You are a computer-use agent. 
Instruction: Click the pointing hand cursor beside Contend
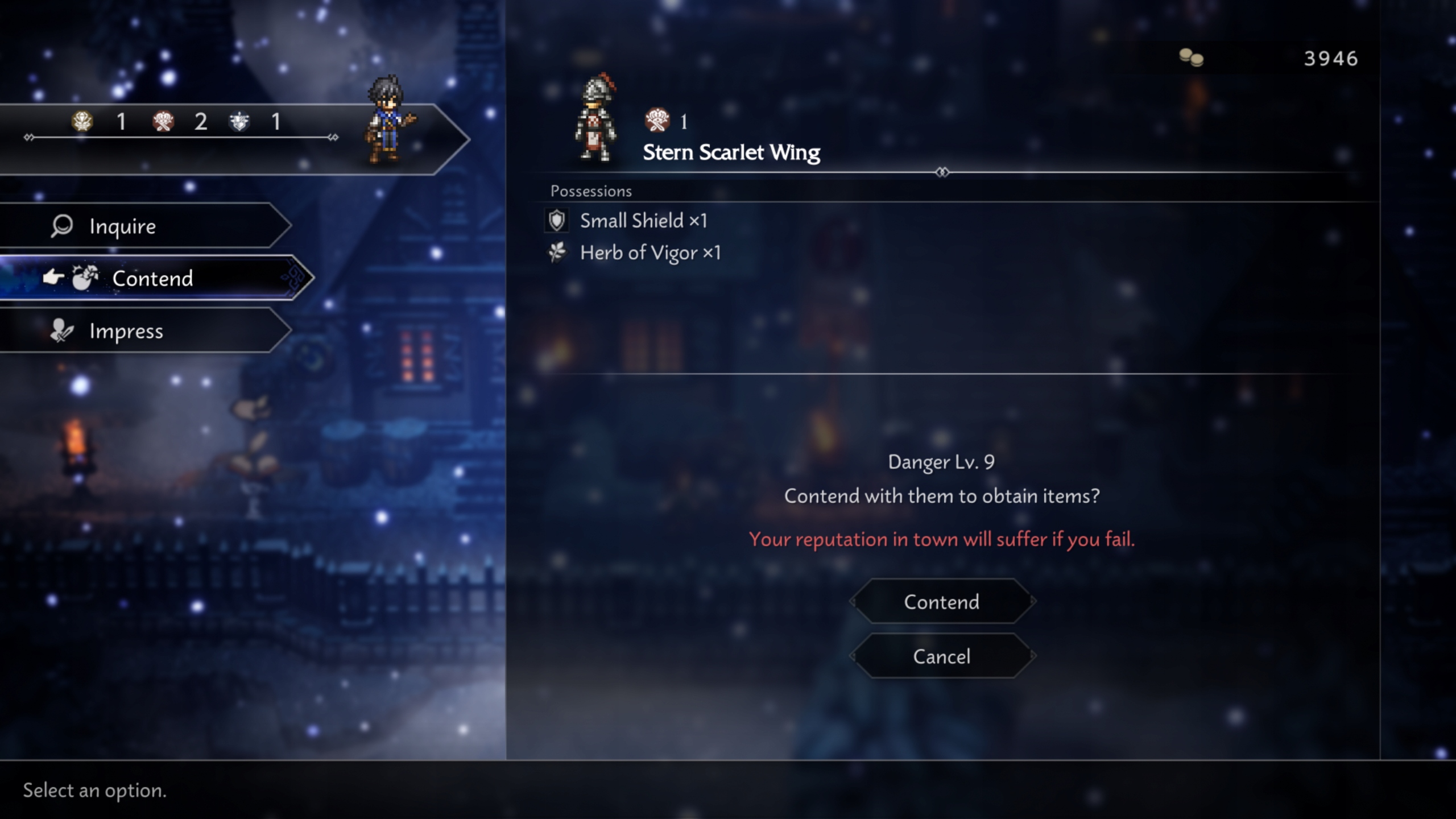point(52,277)
